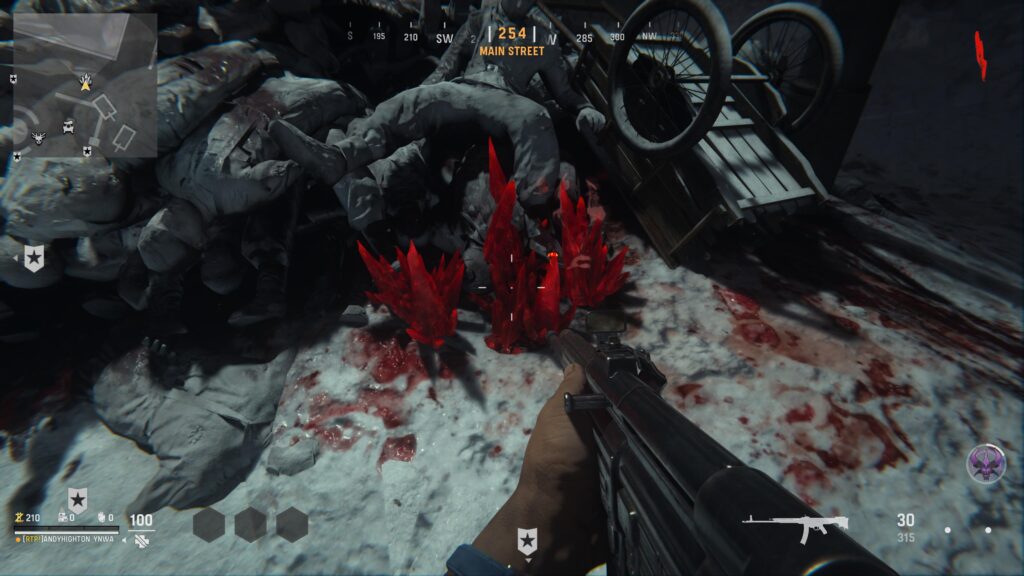Click the red lightning bolt indicator

coord(981,55)
